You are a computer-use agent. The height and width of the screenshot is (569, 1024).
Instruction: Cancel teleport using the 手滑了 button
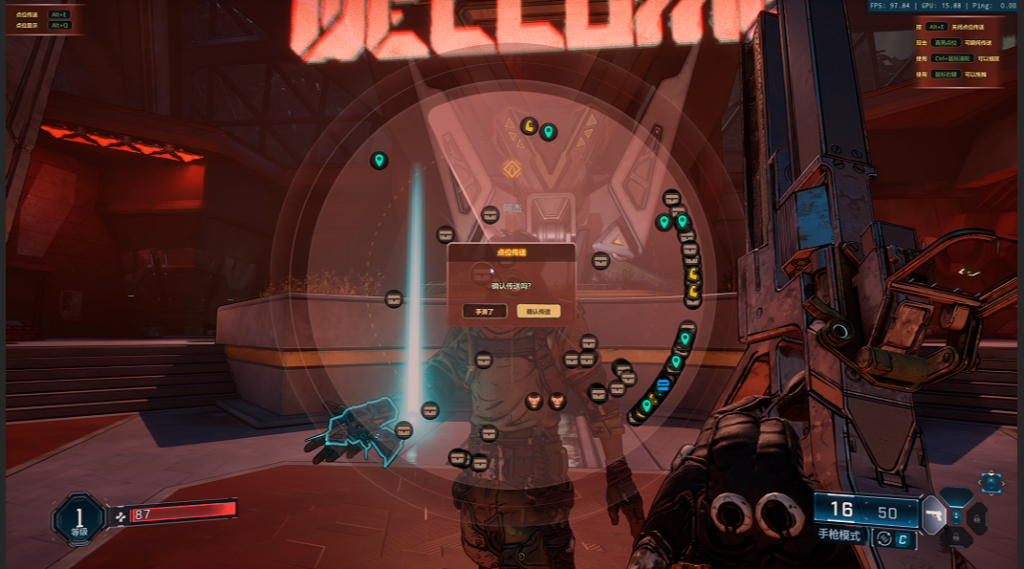point(484,311)
